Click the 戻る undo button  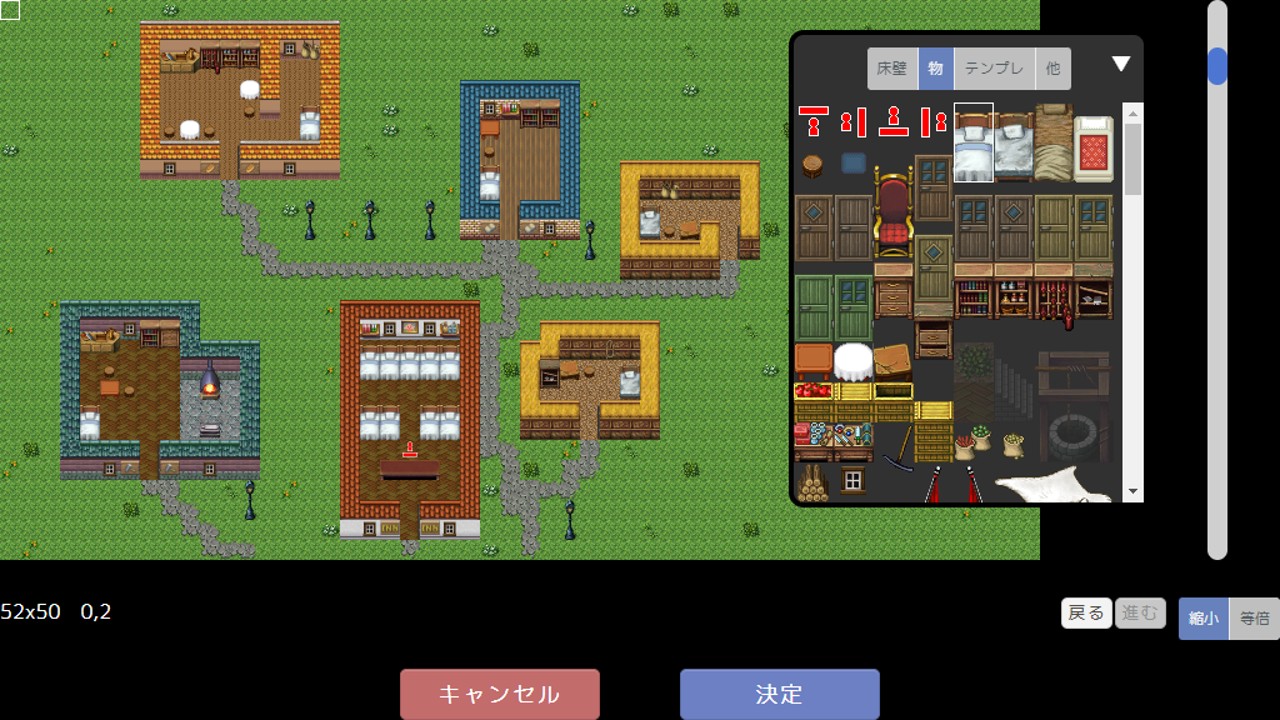1086,613
